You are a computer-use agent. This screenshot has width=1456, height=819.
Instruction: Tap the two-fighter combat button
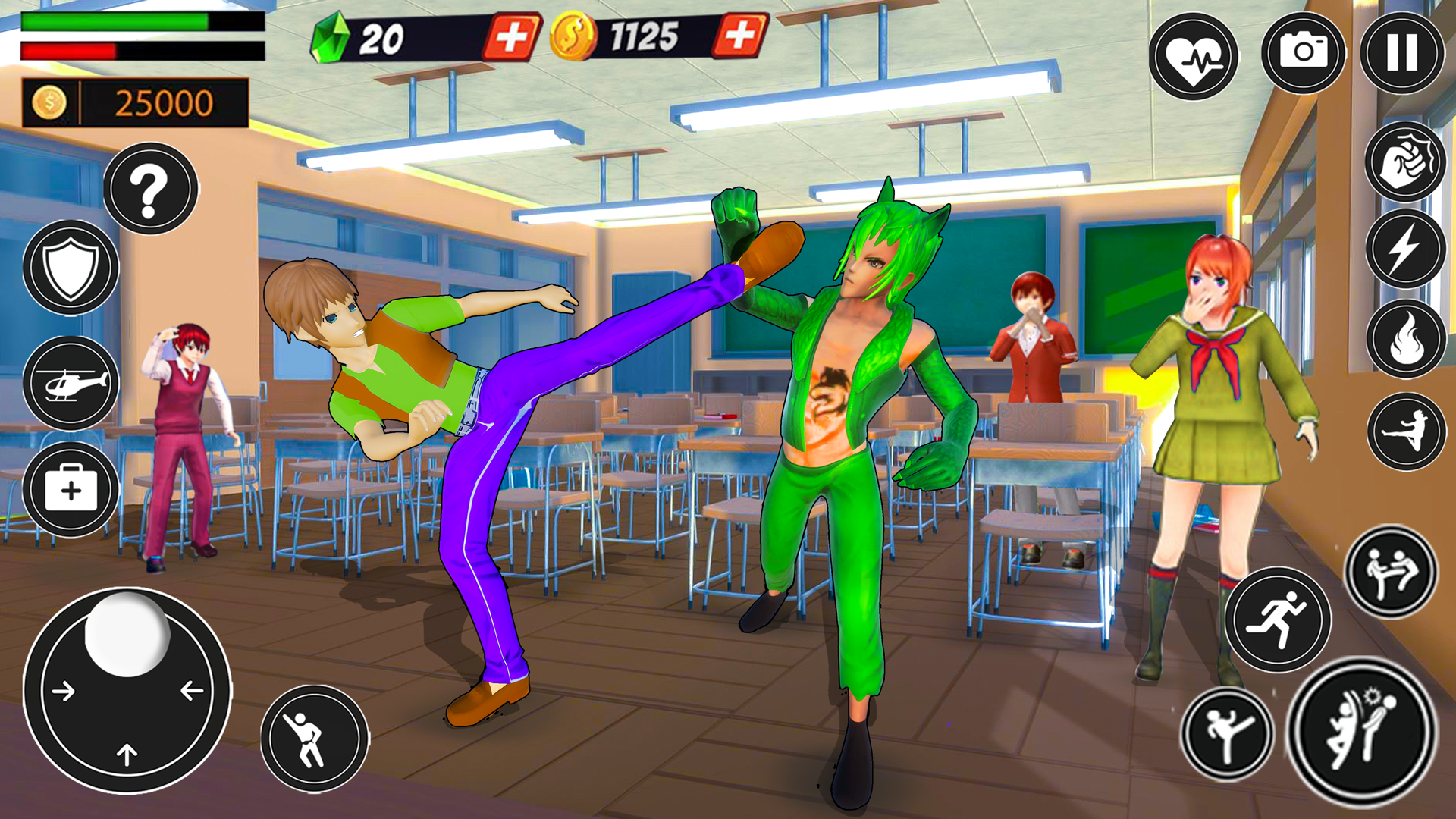pos(1391,573)
